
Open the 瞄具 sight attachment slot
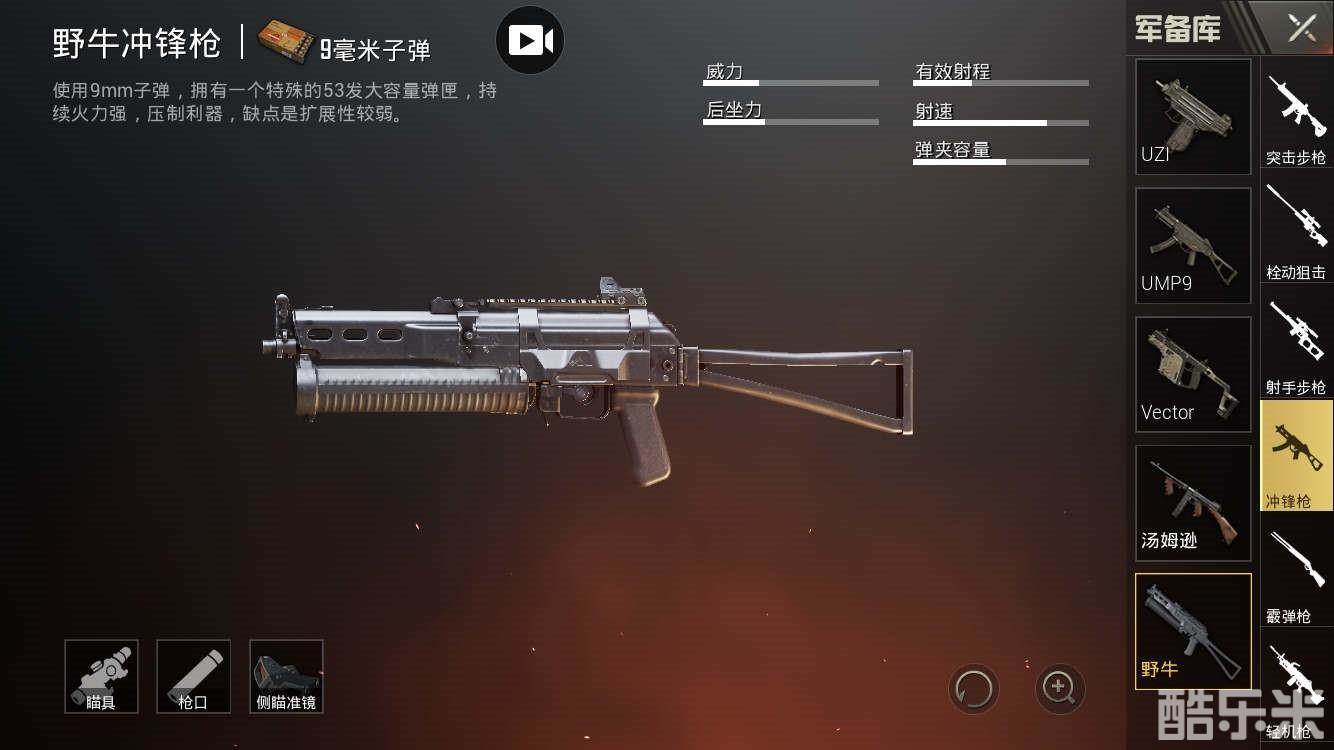[x=101, y=677]
